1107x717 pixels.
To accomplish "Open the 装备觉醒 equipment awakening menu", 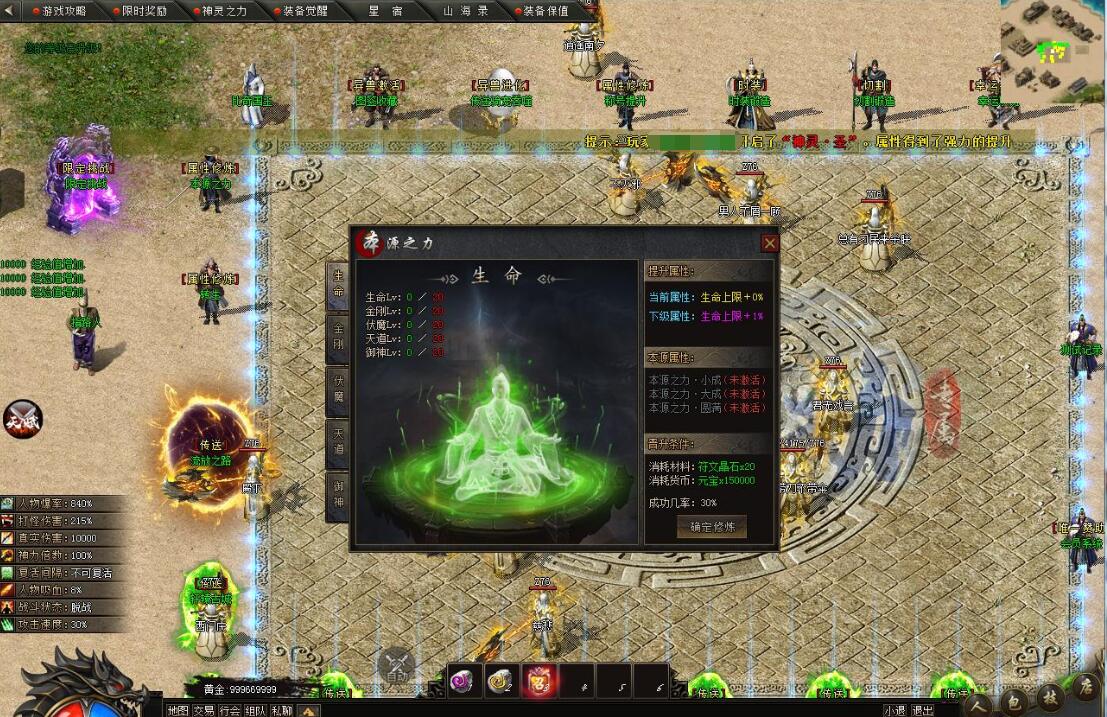I will [x=305, y=11].
